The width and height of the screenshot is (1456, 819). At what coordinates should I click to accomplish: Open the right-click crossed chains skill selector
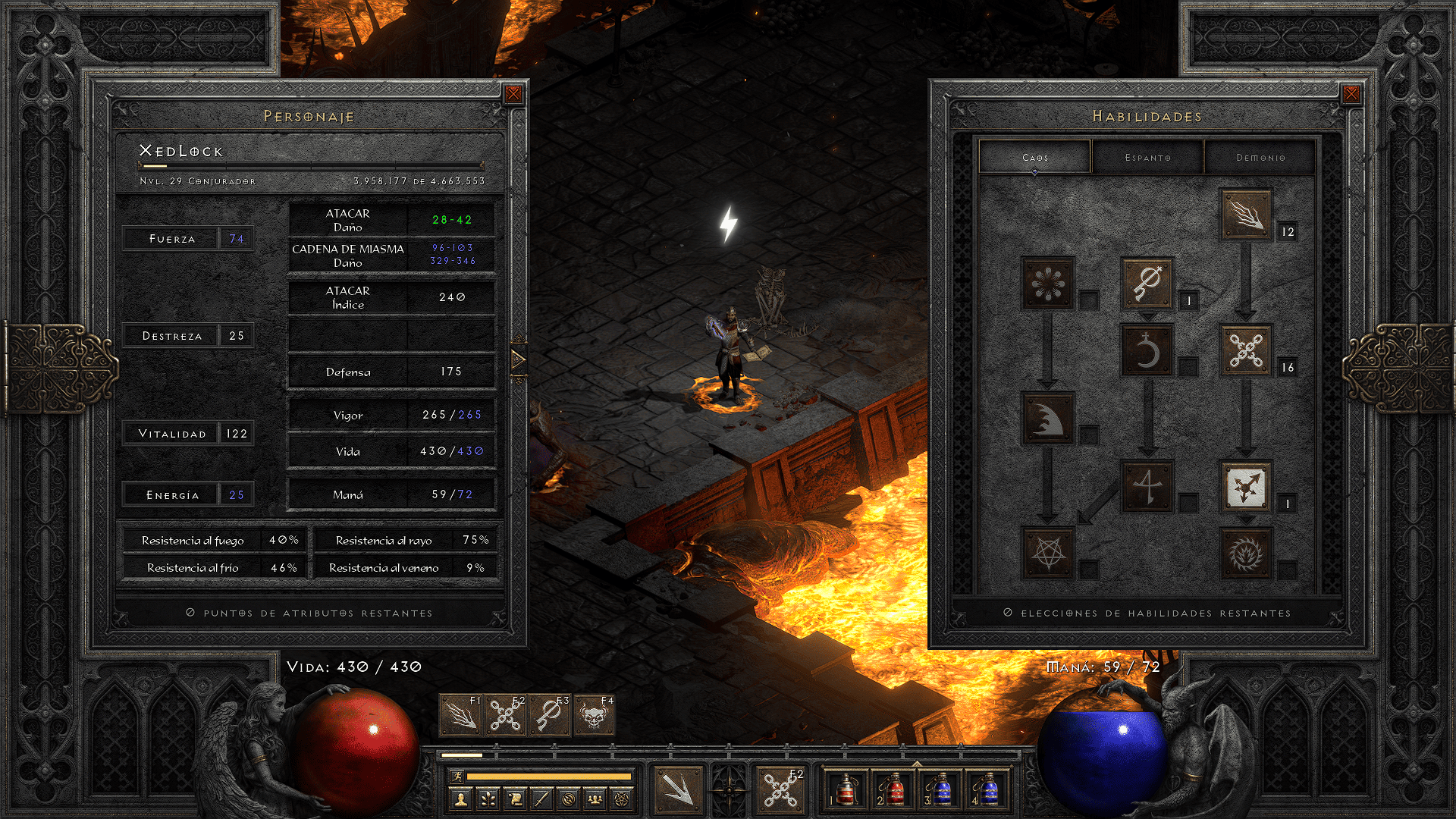pyautogui.click(x=780, y=789)
